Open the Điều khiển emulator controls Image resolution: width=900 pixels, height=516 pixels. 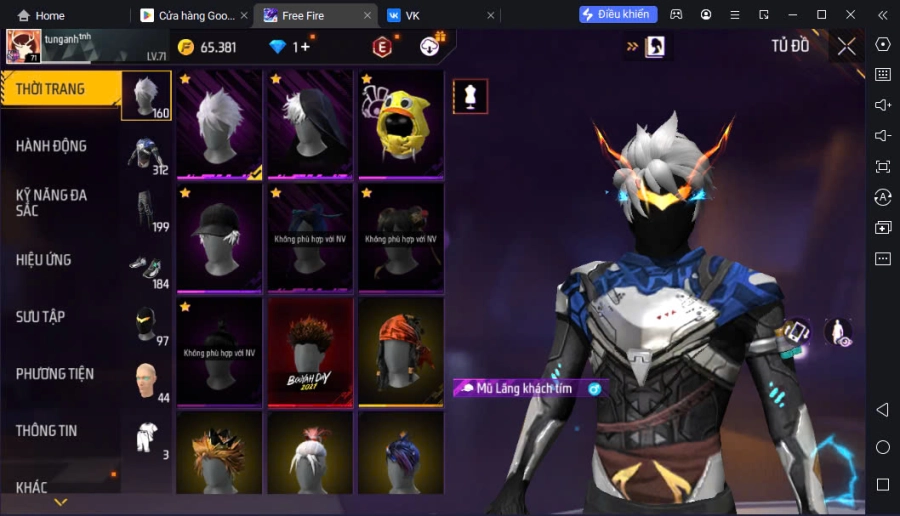pyautogui.click(x=617, y=14)
